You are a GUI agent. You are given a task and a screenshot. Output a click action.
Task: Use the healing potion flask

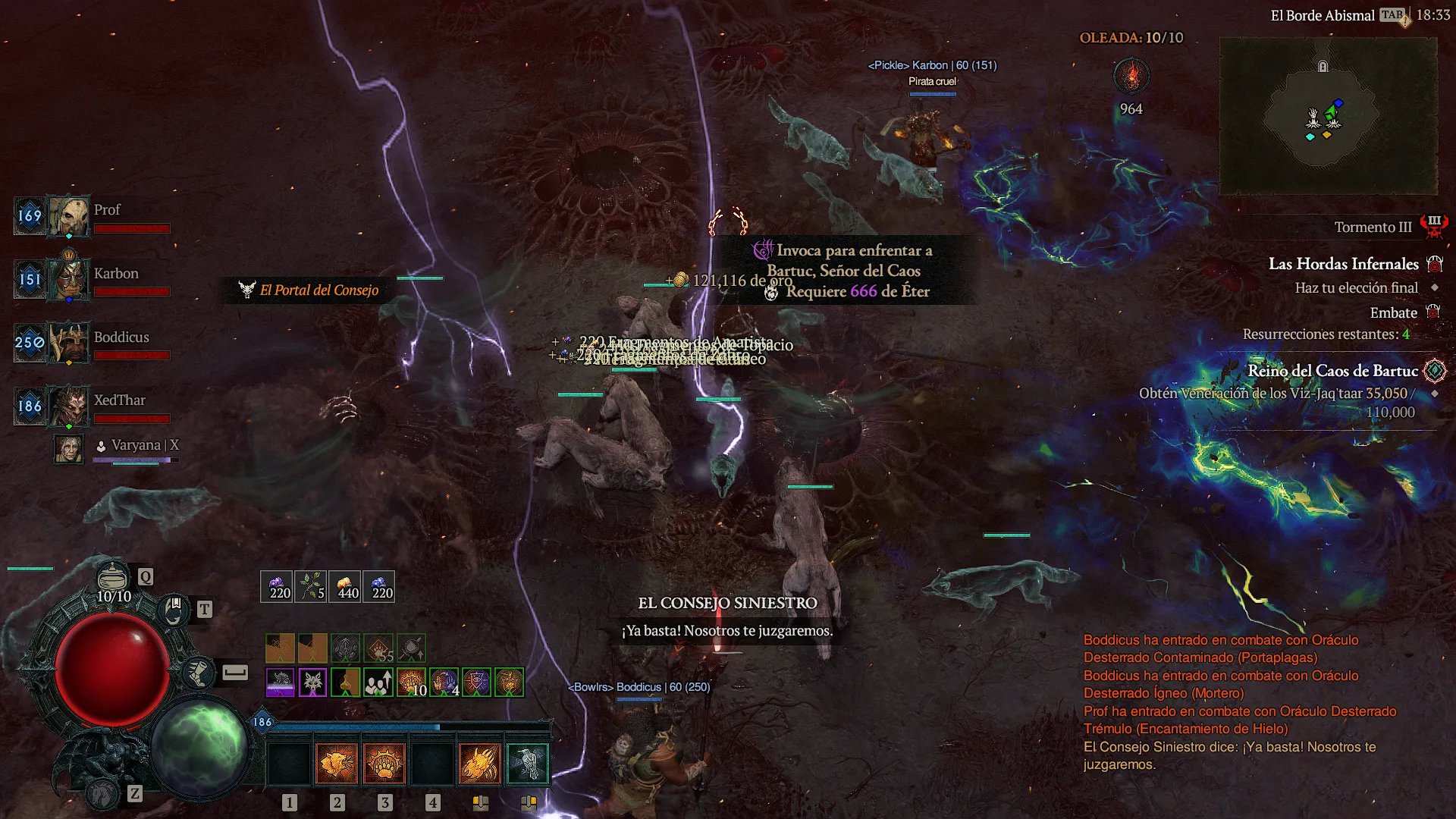[112, 578]
